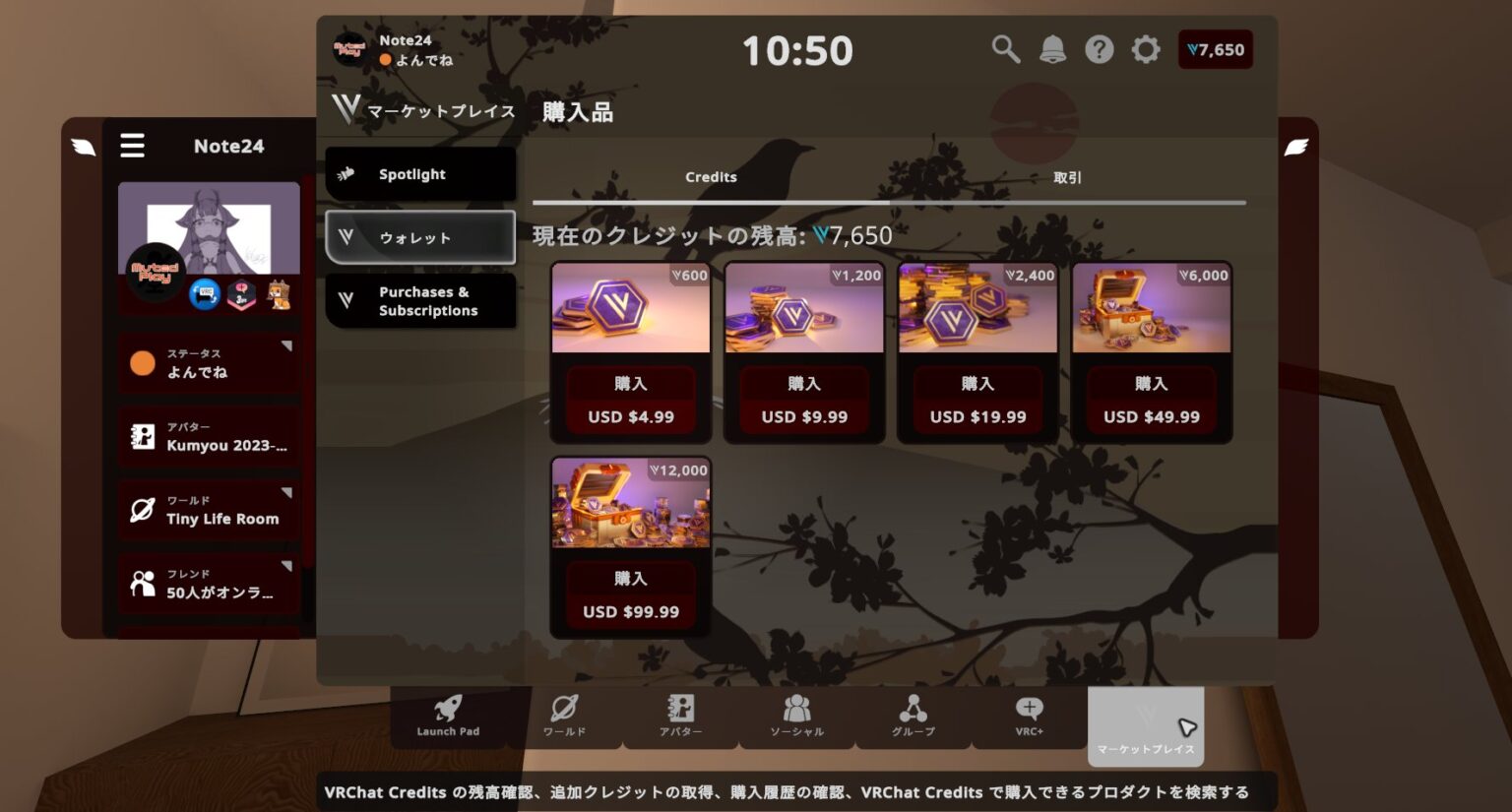
Task: Select the ウォレット sidebar item
Action: pos(420,237)
